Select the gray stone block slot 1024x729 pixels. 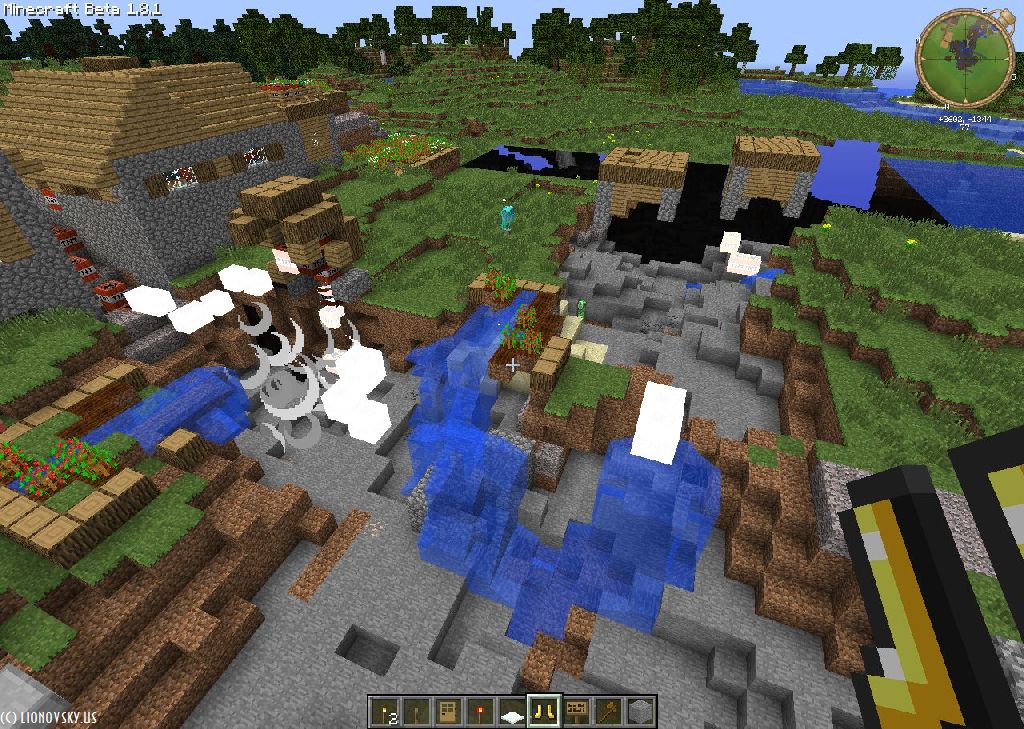coord(640,711)
